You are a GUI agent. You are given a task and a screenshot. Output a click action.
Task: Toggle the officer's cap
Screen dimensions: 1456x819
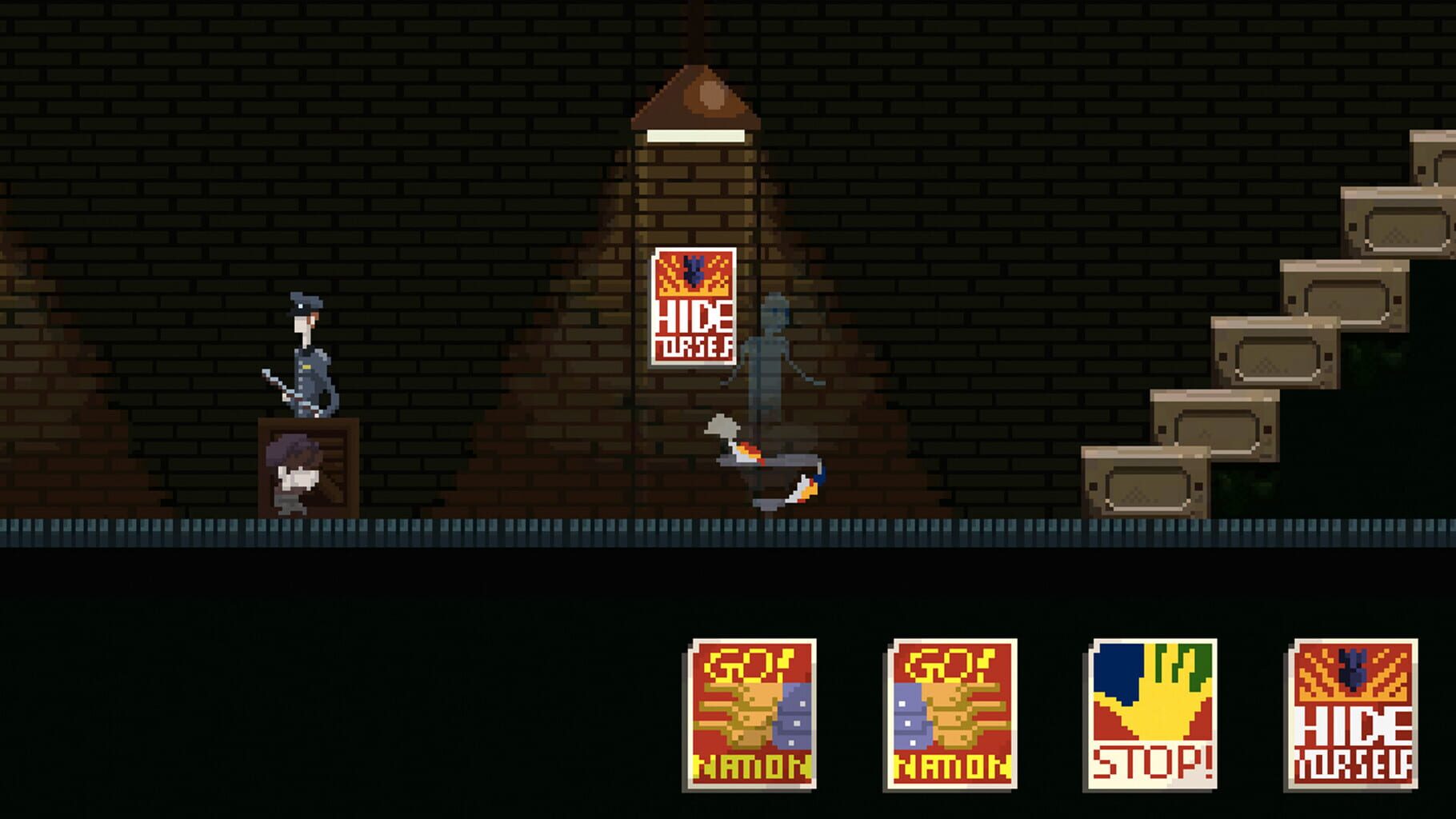click(305, 302)
